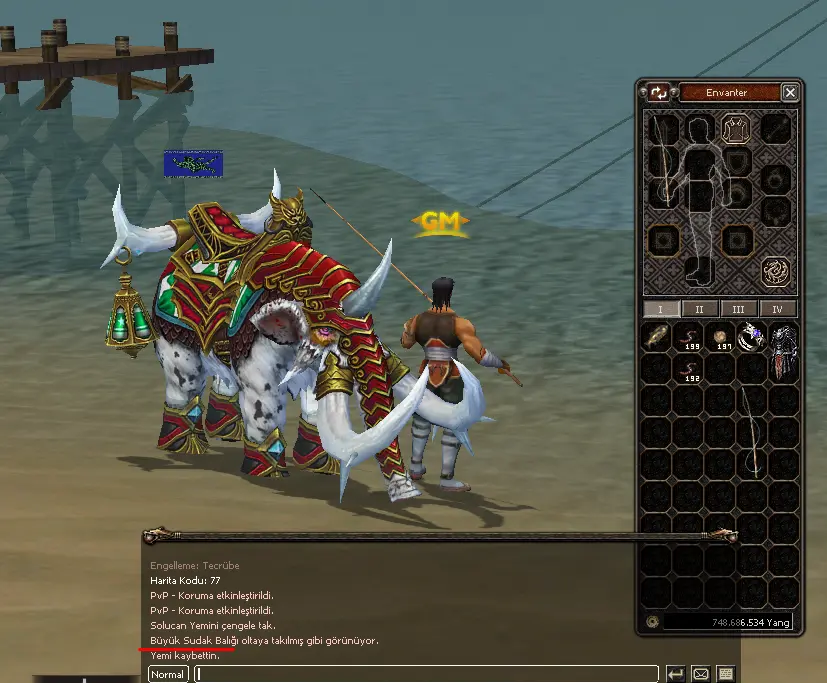Pick the worm bait stack of 199
This screenshot has height=683, width=827.
point(688,338)
